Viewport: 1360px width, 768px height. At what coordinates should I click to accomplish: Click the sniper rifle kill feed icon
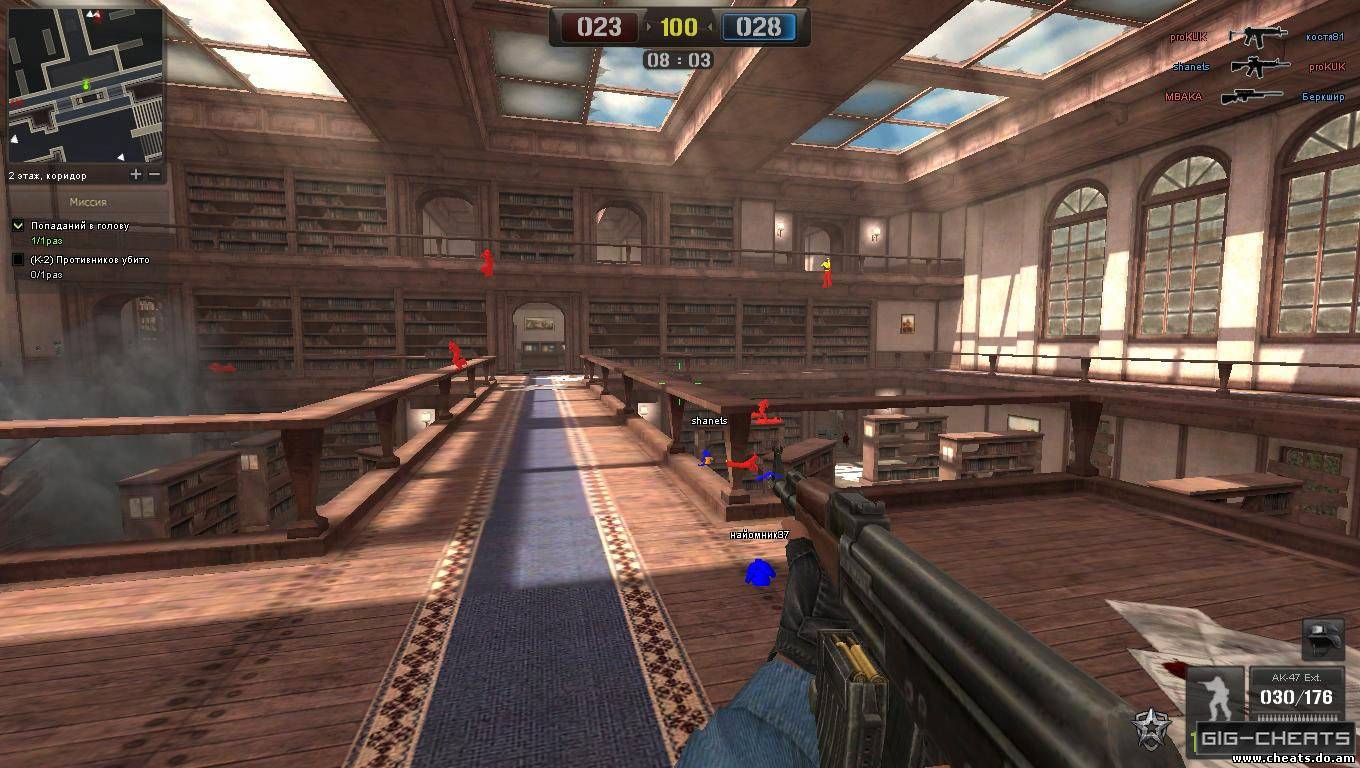coord(1253,96)
